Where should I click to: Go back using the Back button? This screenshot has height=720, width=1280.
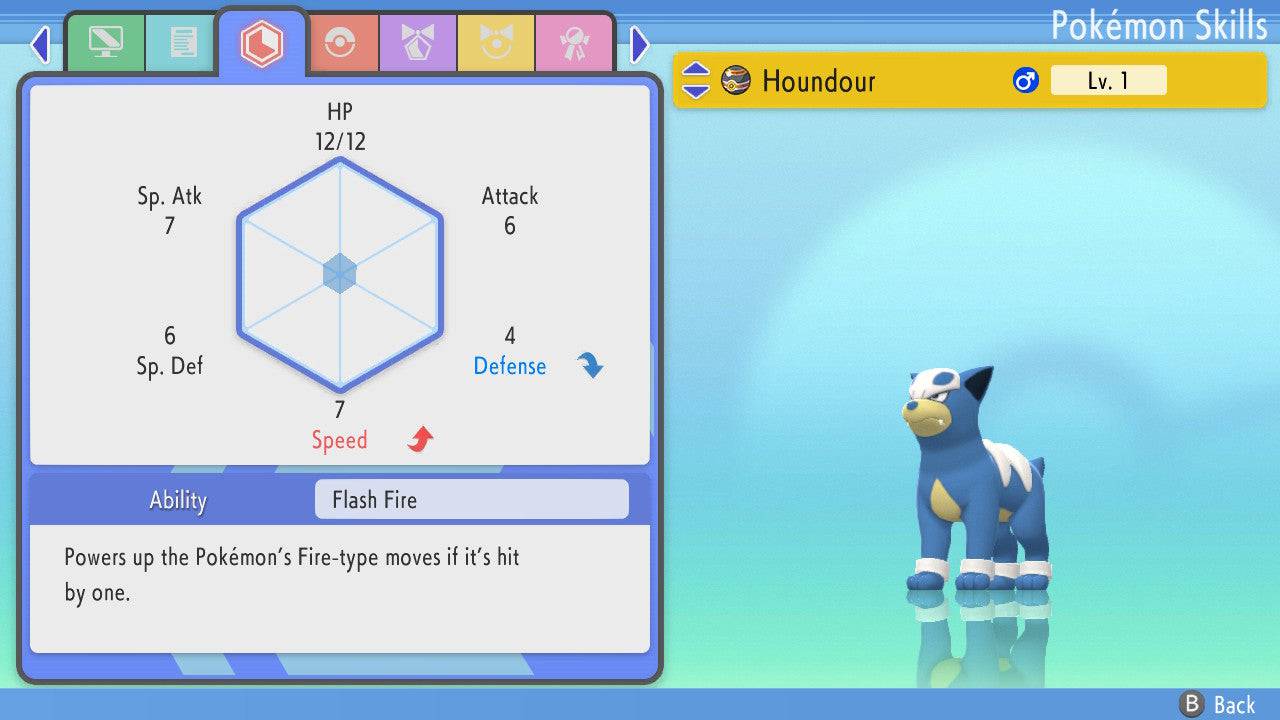pyautogui.click(x=1218, y=704)
